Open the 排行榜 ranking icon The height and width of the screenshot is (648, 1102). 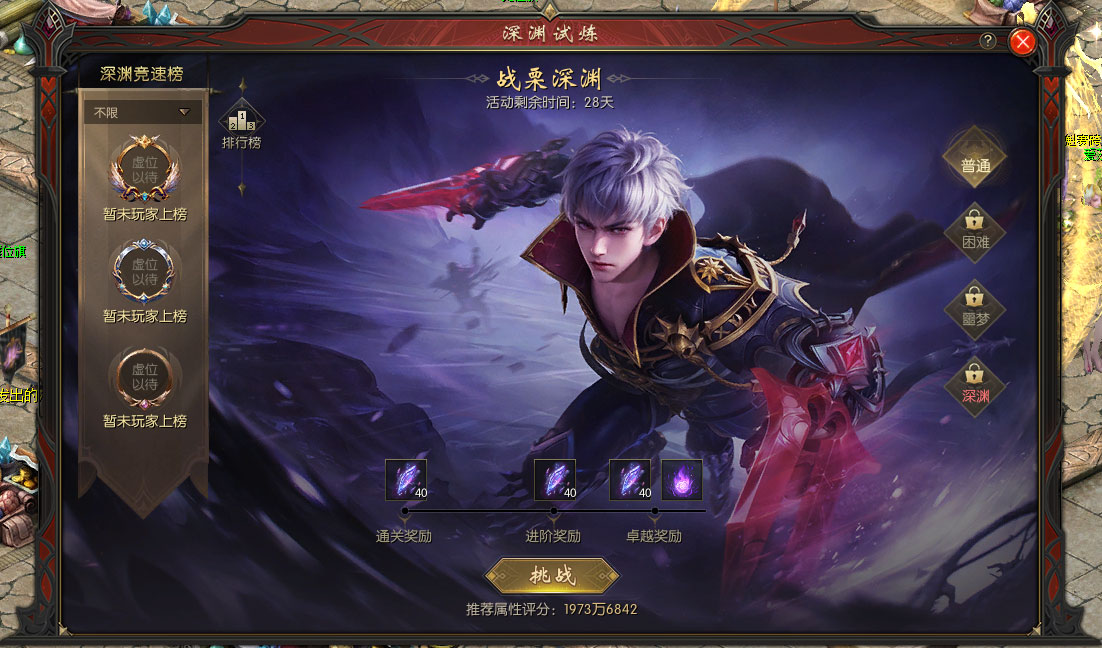coord(241,122)
